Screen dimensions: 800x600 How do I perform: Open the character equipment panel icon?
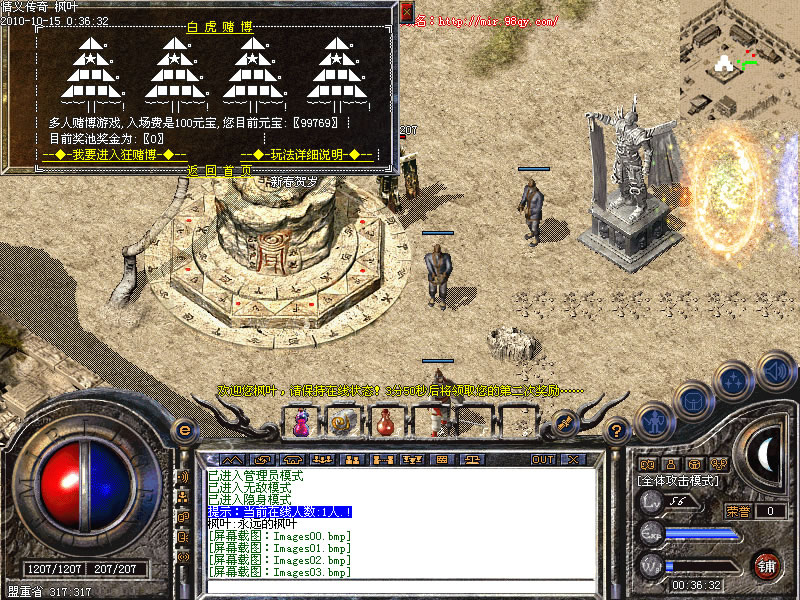coord(654,421)
